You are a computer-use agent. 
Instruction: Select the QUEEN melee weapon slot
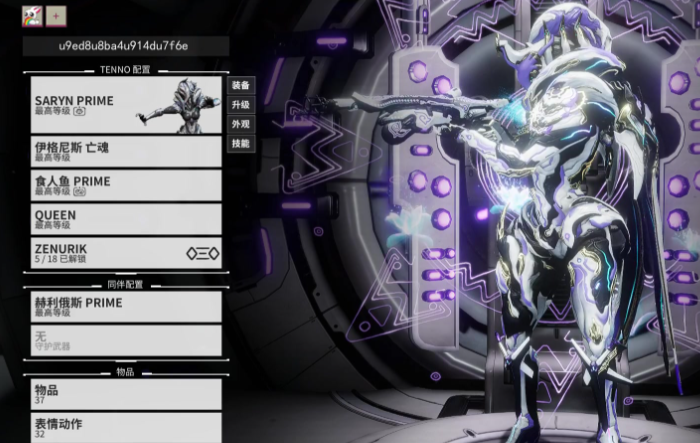126,219
